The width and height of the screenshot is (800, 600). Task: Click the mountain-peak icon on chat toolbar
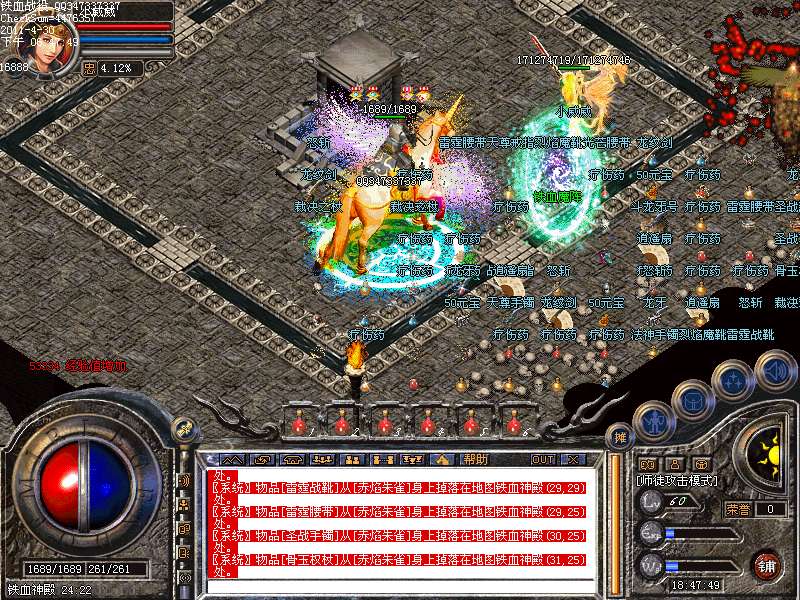pos(444,460)
